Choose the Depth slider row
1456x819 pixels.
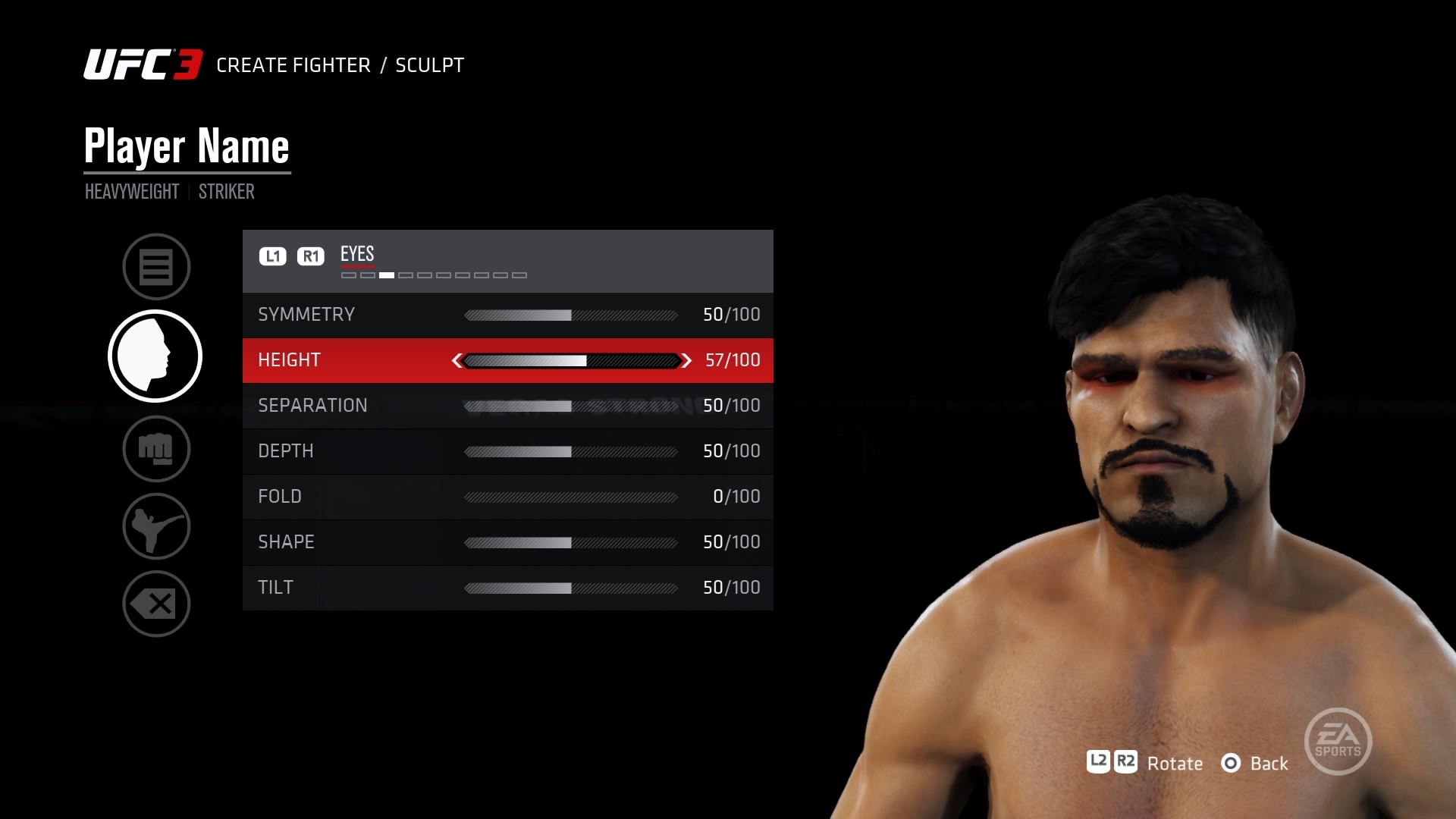[x=507, y=451]
